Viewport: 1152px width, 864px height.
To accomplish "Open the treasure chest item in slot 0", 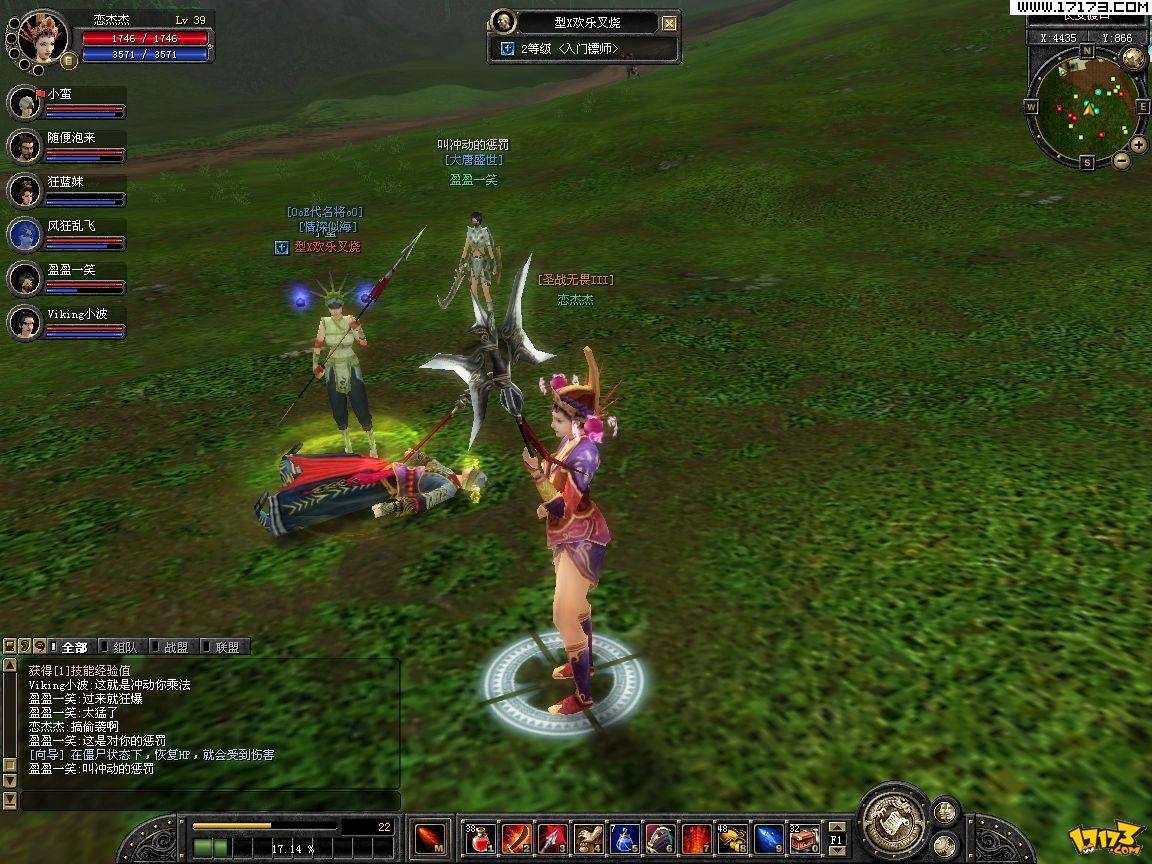I will click(804, 838).
